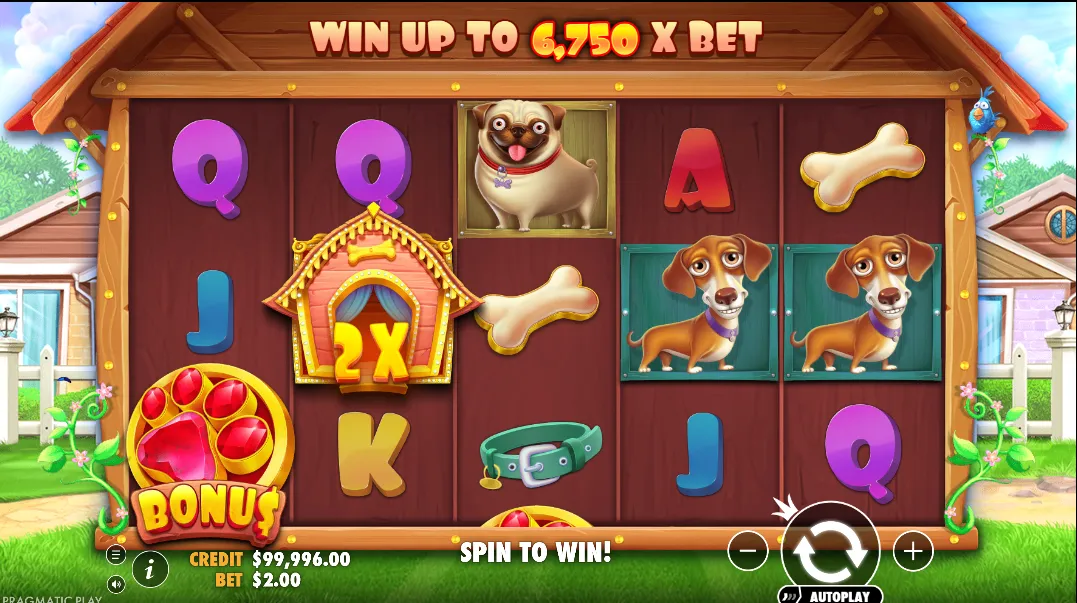Increase the bet with the plus button
The height and width of the screenshot is (603, 1077).
[912, 550]
